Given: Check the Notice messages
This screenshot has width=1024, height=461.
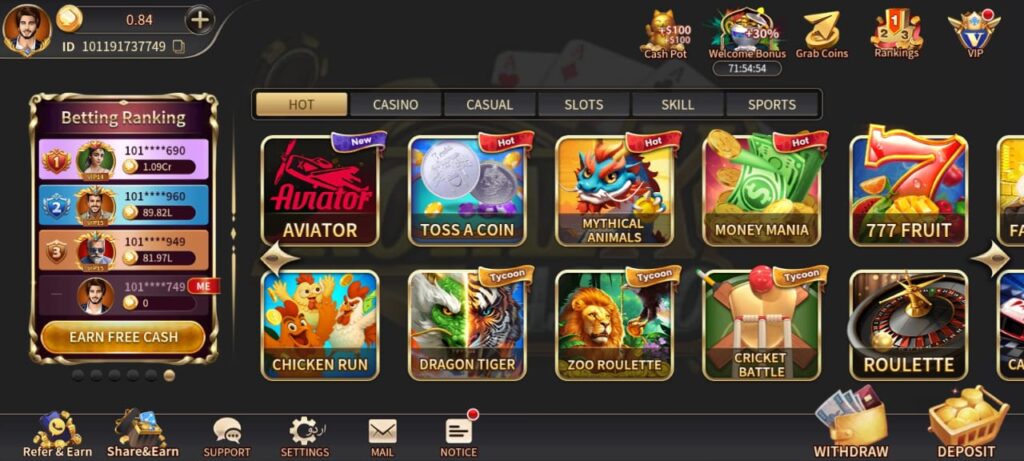Looking at the screenshot, I should (459, 436).
